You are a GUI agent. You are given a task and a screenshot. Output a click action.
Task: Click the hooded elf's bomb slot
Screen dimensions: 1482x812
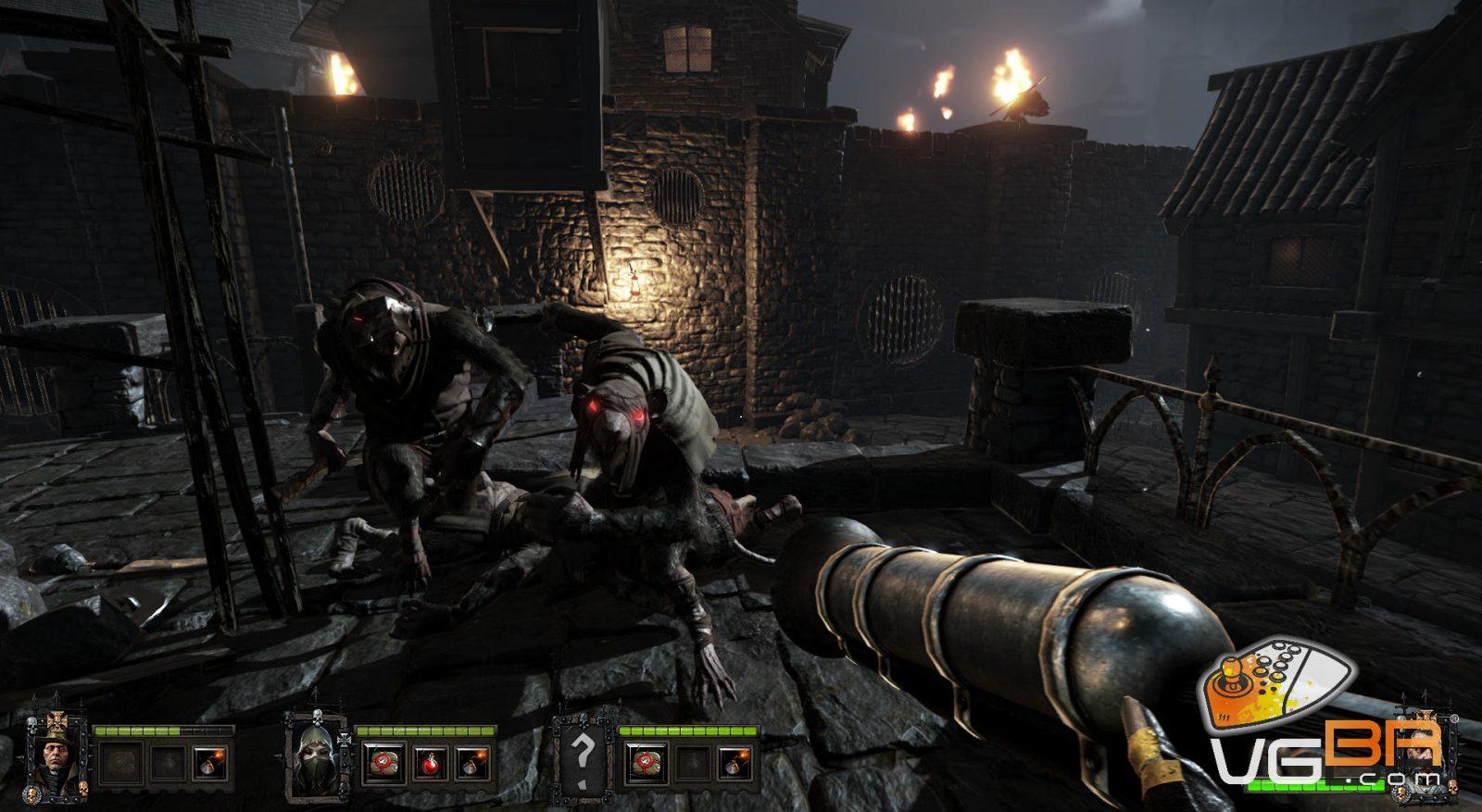click(x=472, y=763)
